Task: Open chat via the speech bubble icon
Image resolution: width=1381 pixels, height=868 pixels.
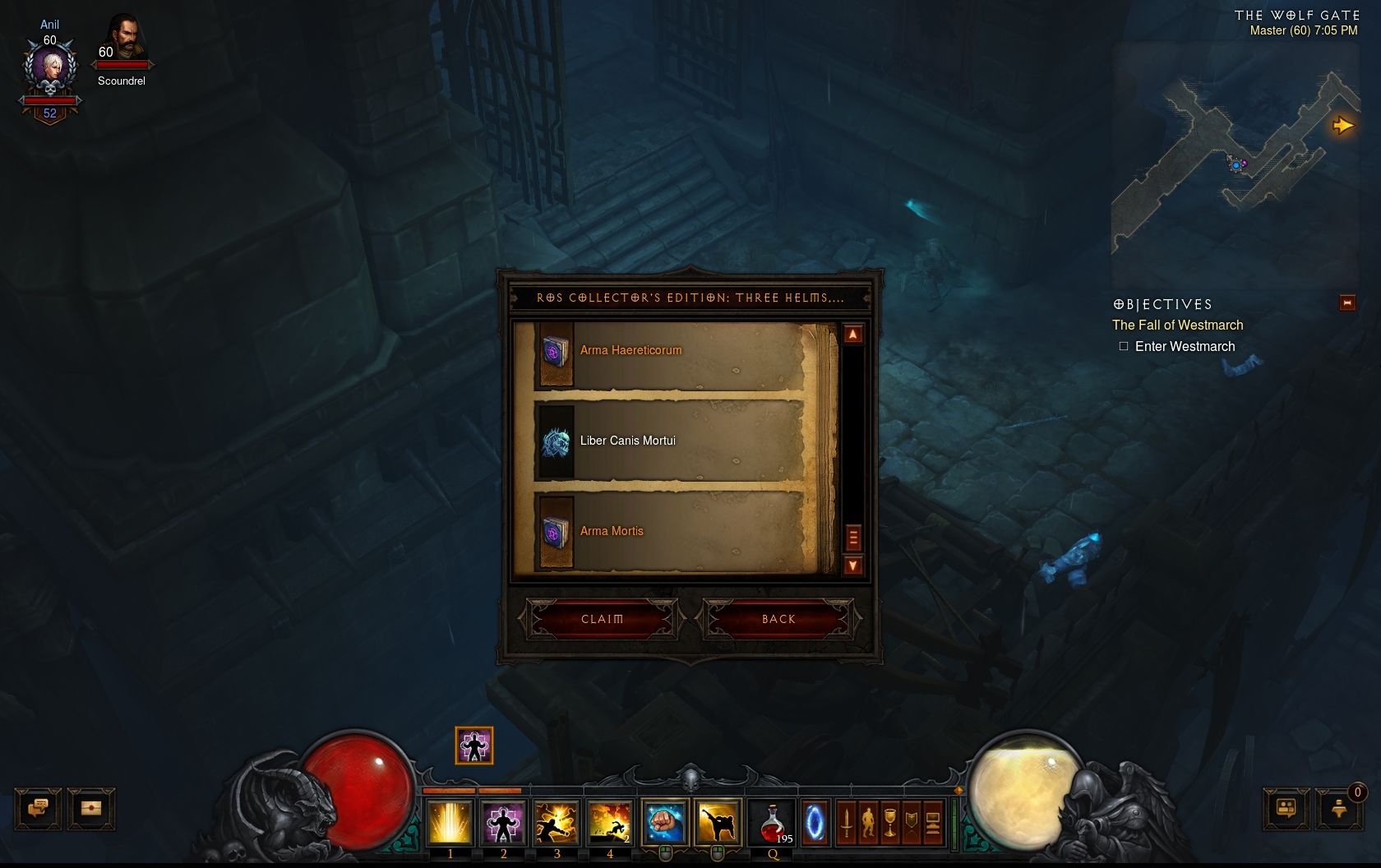Action: [x=39, y=808]
